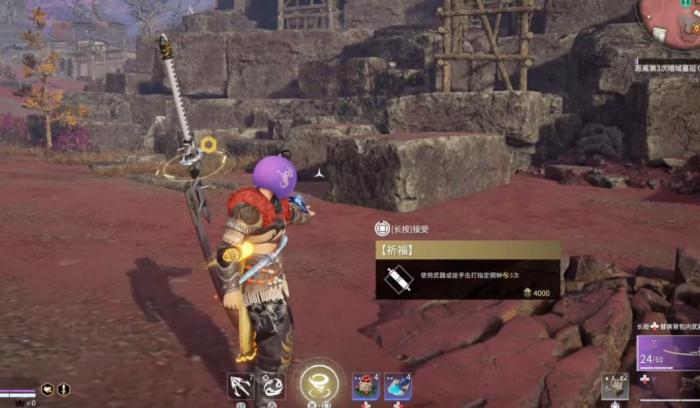Screen dimensions: 700x408
Task: Trigger the glowing whirlwind ultimate ability
Action: coord(320,382)
